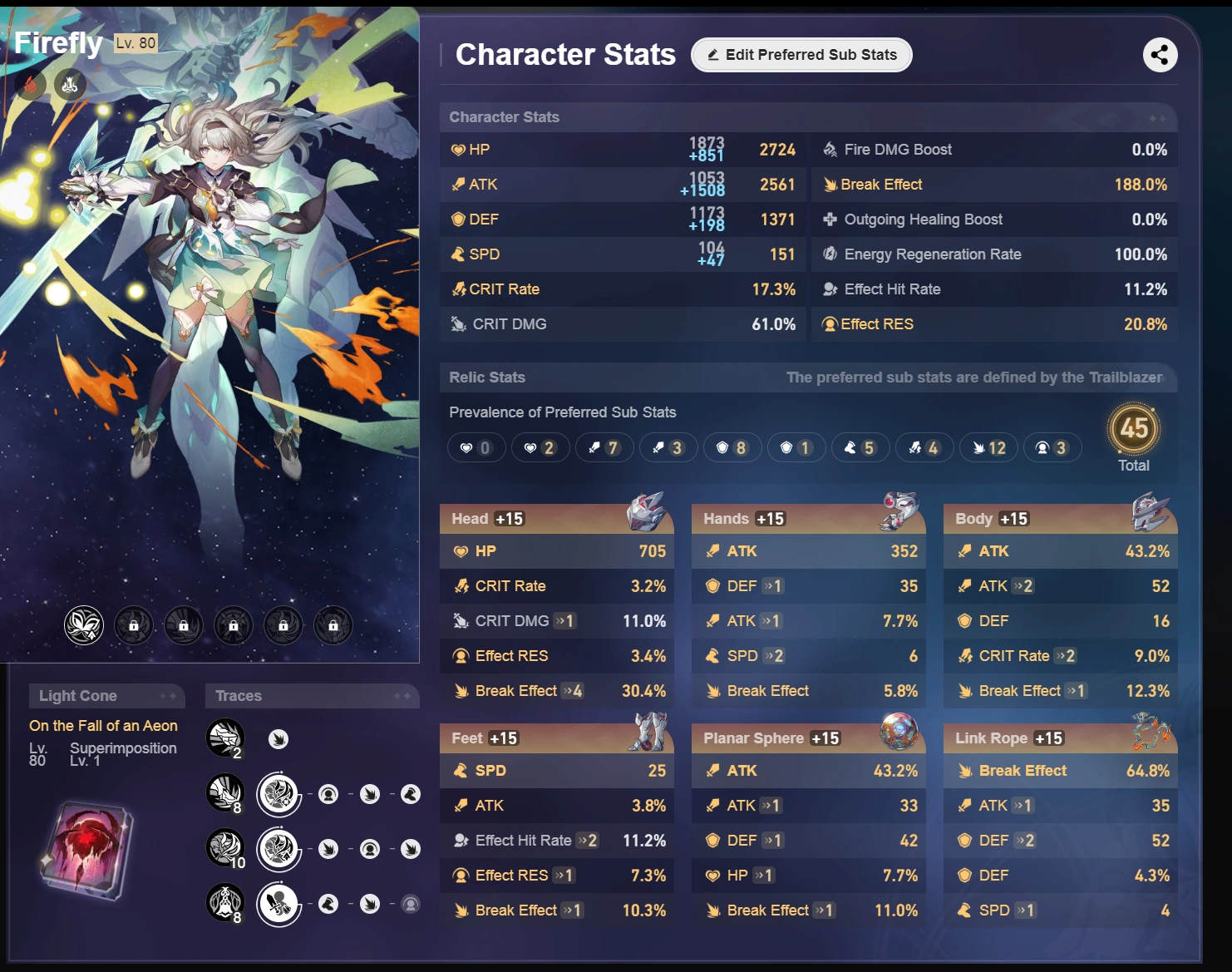
Task: Expand the Character Stats section header
Action: 505,117
